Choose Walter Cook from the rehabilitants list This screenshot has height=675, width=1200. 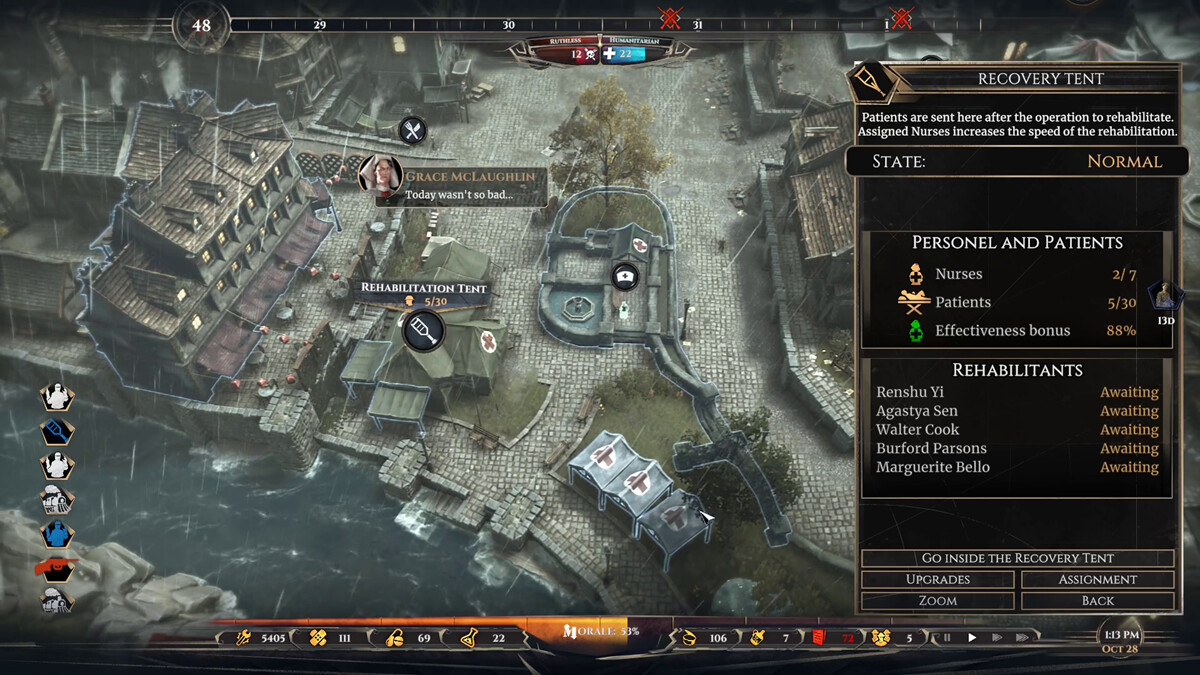click(917, 430)
